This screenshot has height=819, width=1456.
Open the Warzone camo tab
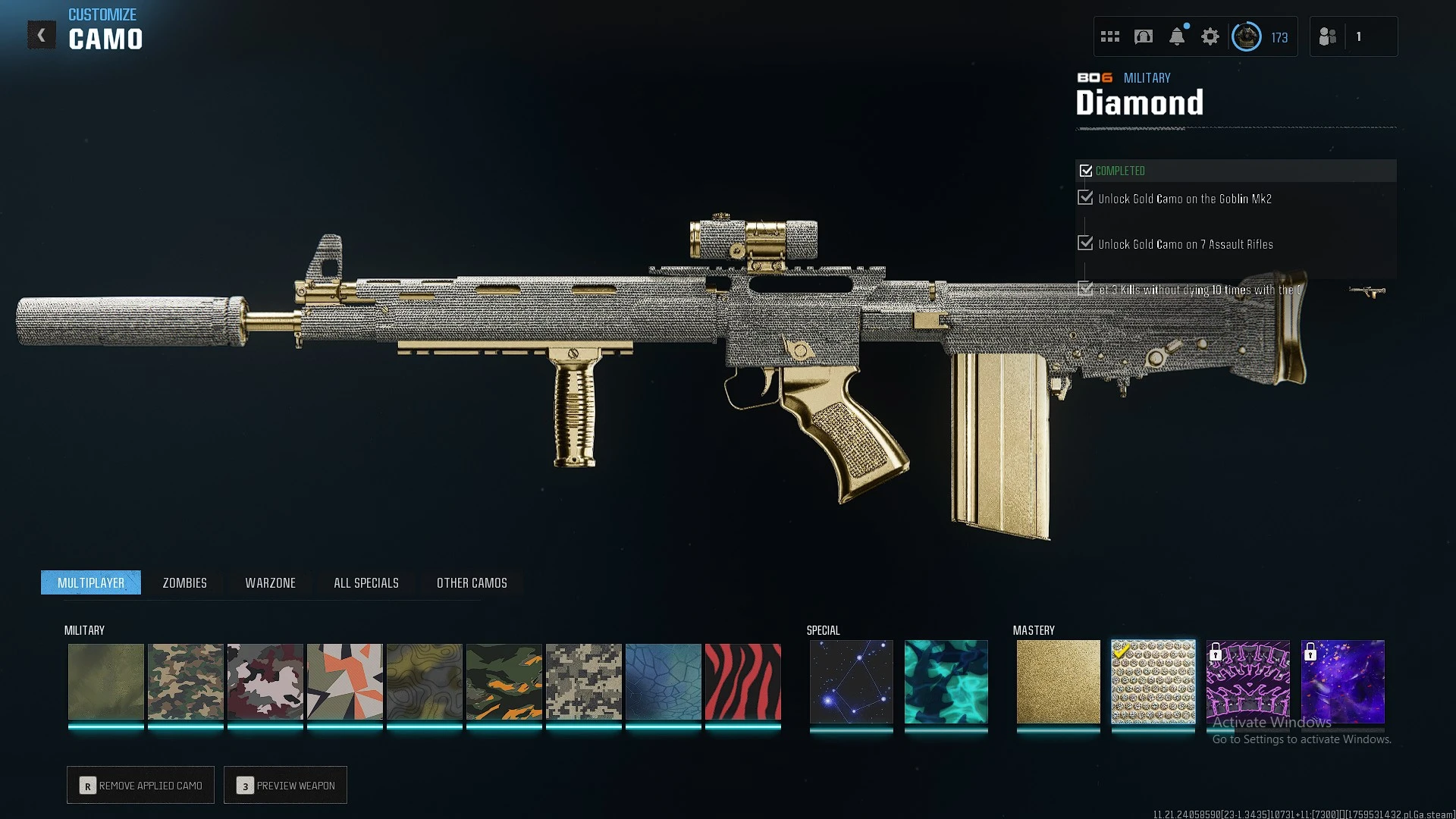[x=270, y=582]
